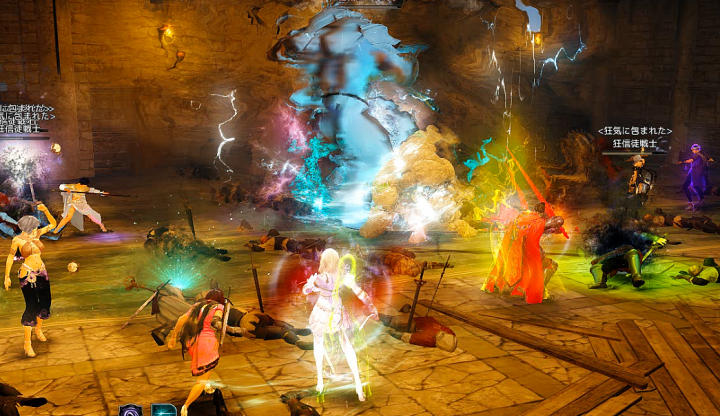Activate the teal glowing skill icon
This screenshot has width=720, height=416.
pos(164,410)
